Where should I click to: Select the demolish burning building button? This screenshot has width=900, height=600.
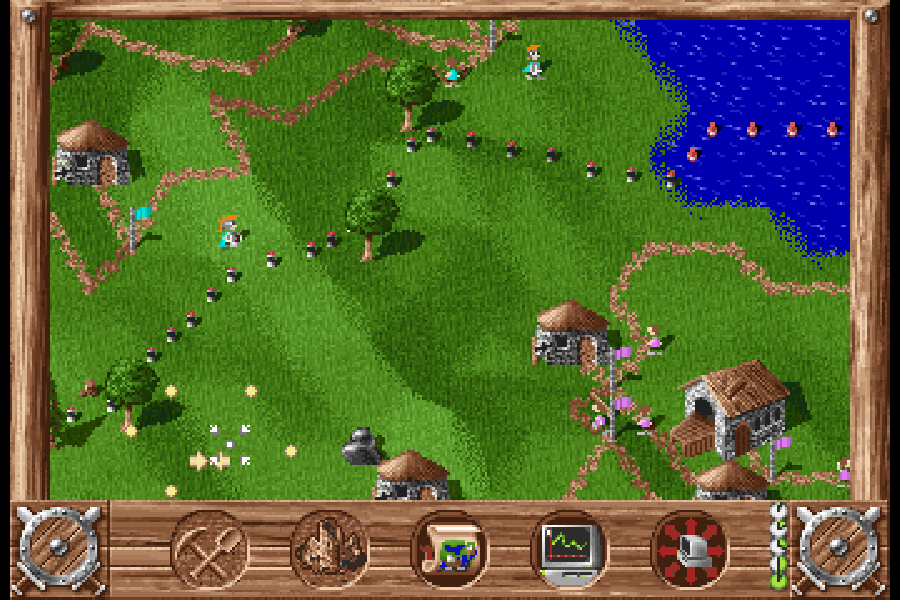tap(330, 548)
